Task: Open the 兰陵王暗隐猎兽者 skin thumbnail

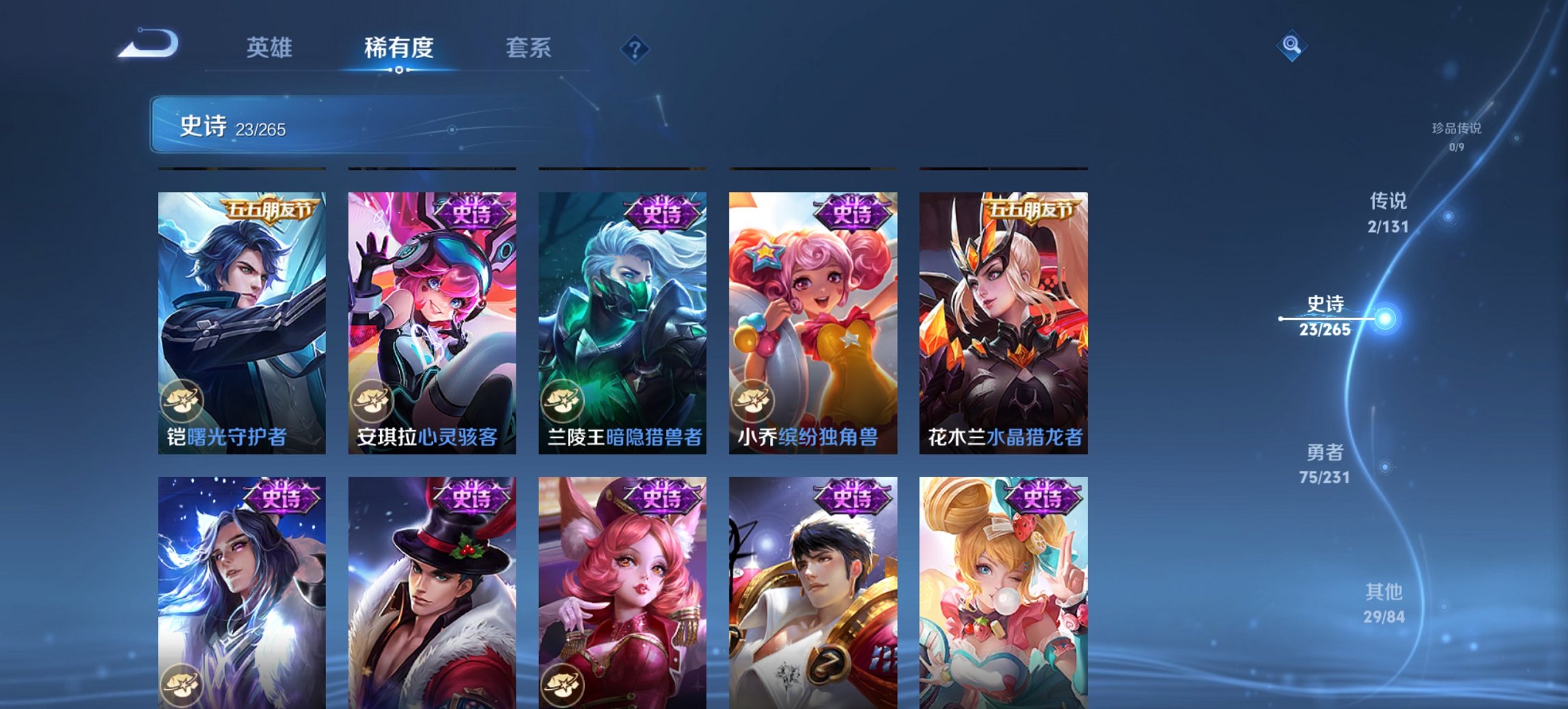Action: pos(623,315)
